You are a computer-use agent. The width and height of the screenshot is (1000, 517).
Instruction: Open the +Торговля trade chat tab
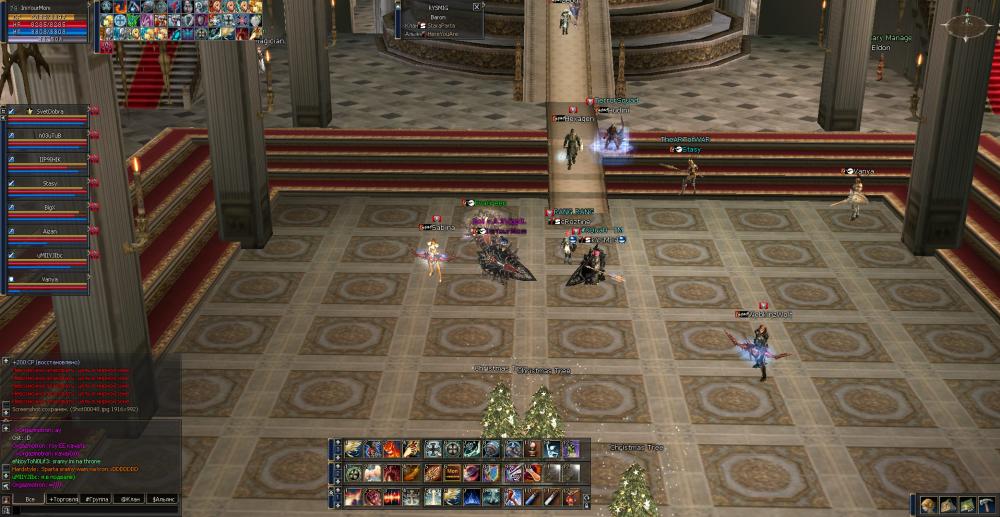click(x=63, y=498)
